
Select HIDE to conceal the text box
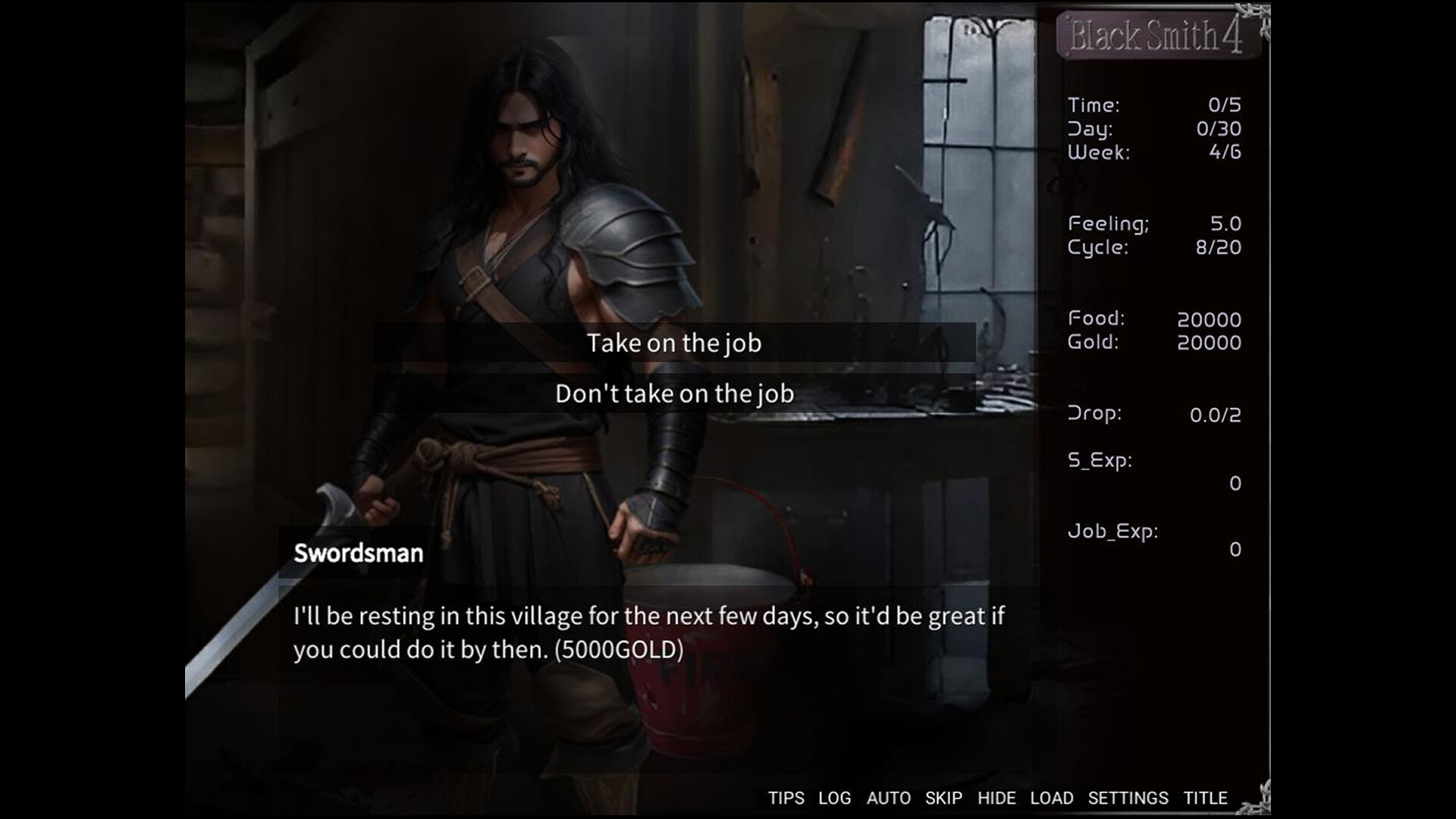click(x=997, y=798)
